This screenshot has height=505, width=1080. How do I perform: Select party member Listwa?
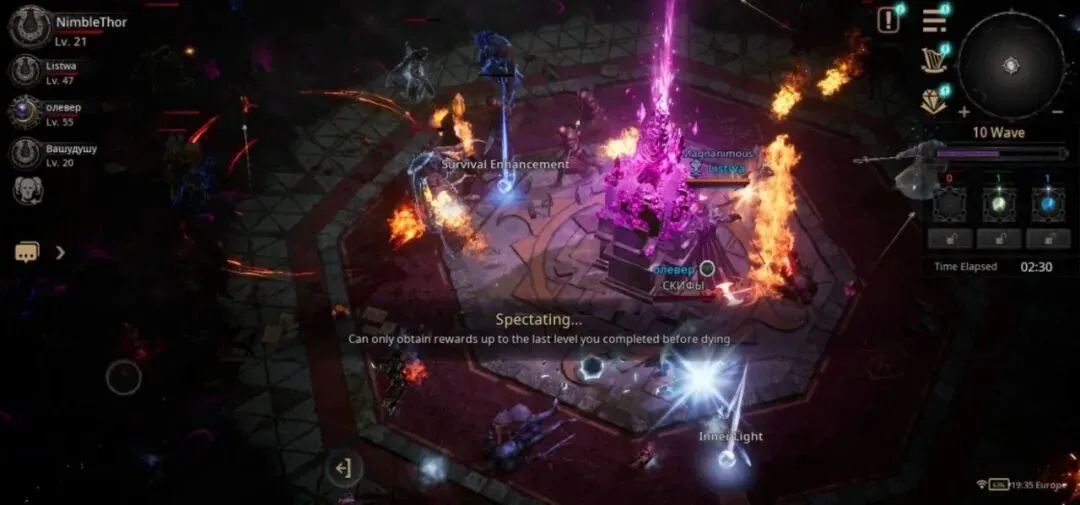tap(25, 70)
